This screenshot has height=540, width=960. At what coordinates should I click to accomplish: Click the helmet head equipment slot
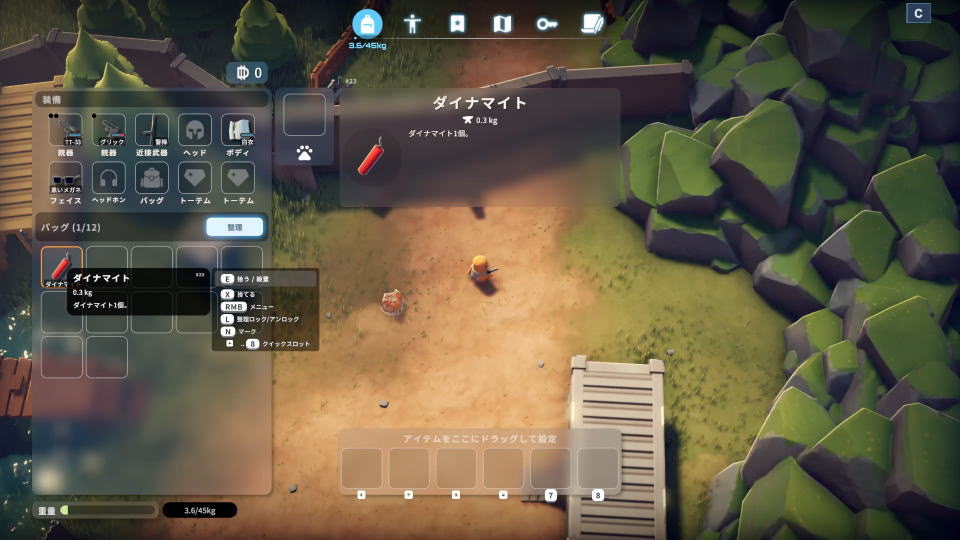[x=195, y=130]
